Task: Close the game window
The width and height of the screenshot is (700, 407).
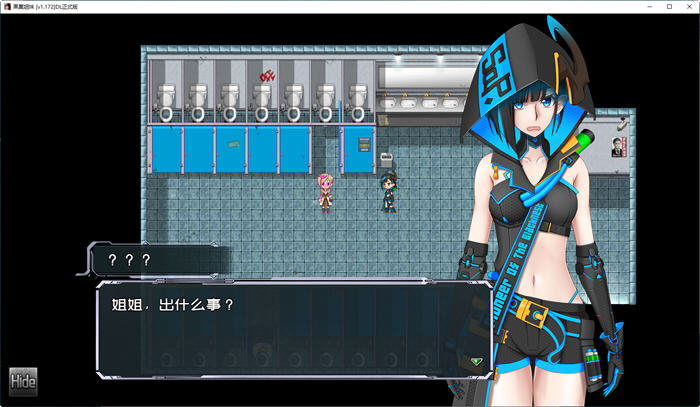Action: pyautogui.click(x=686, y=6)
